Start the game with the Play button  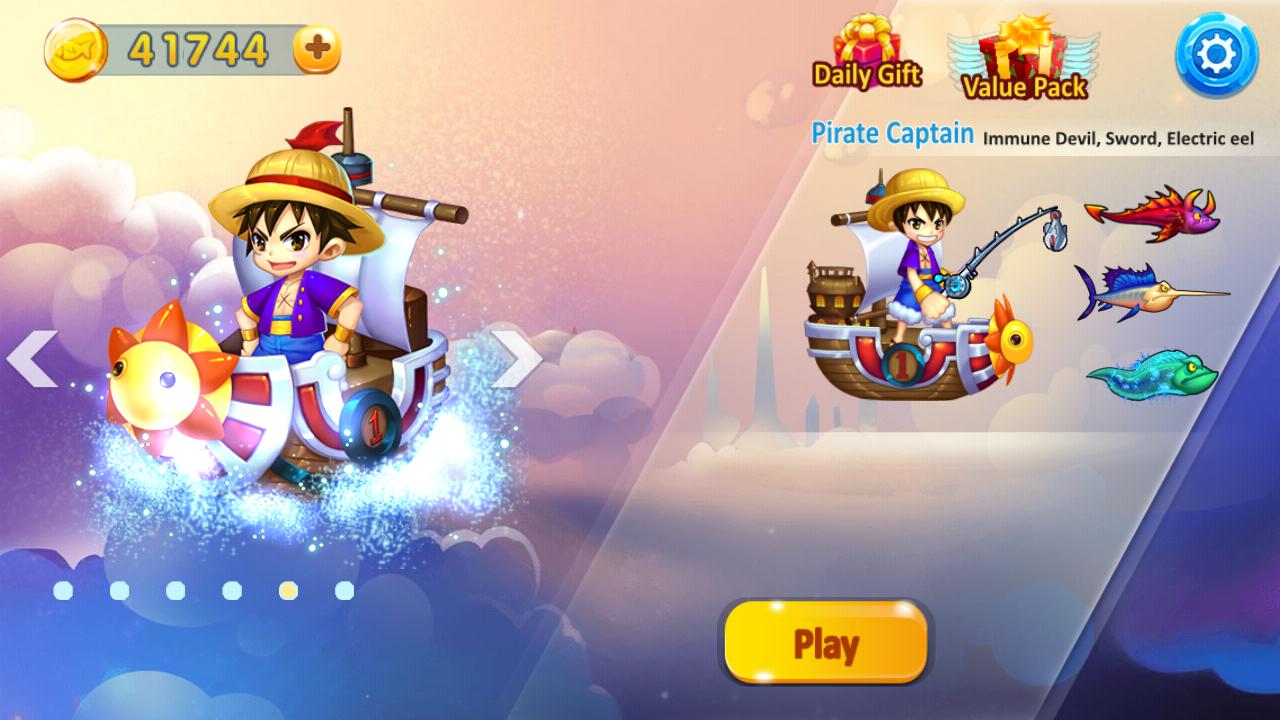(x=826, y=643)
